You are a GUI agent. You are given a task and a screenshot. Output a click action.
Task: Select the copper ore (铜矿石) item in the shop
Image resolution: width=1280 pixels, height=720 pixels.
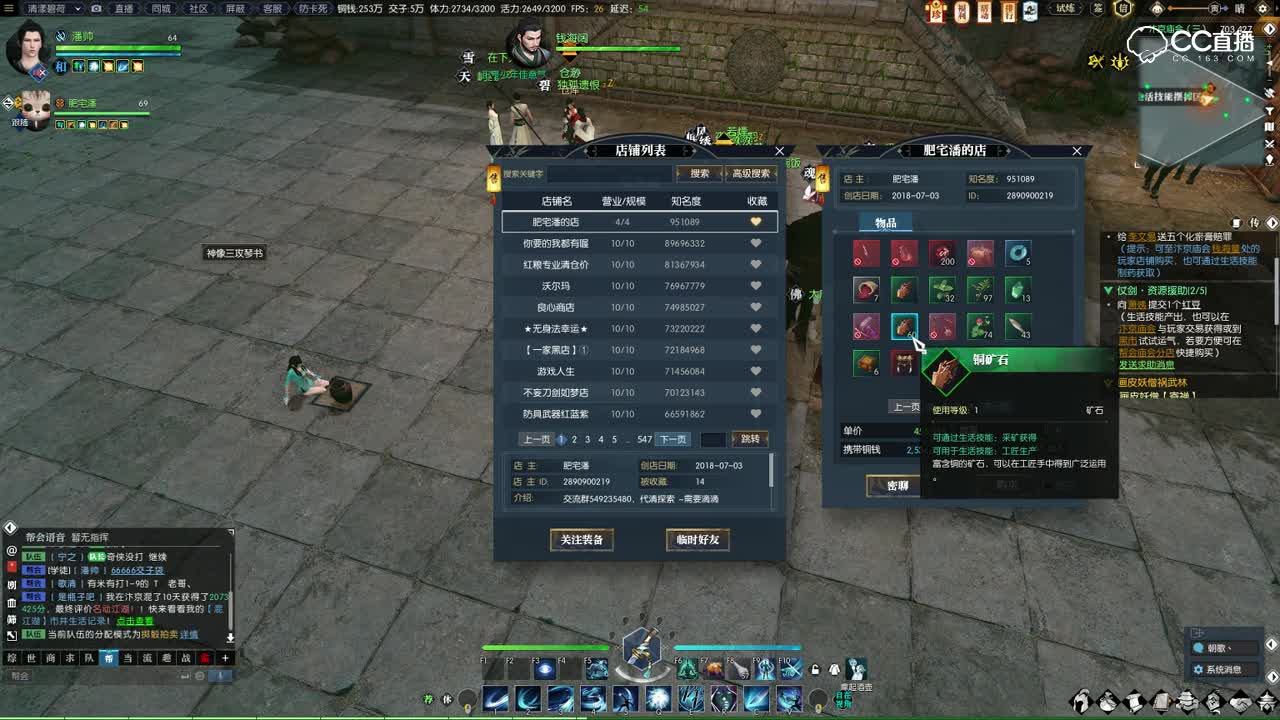pos(904,326)
